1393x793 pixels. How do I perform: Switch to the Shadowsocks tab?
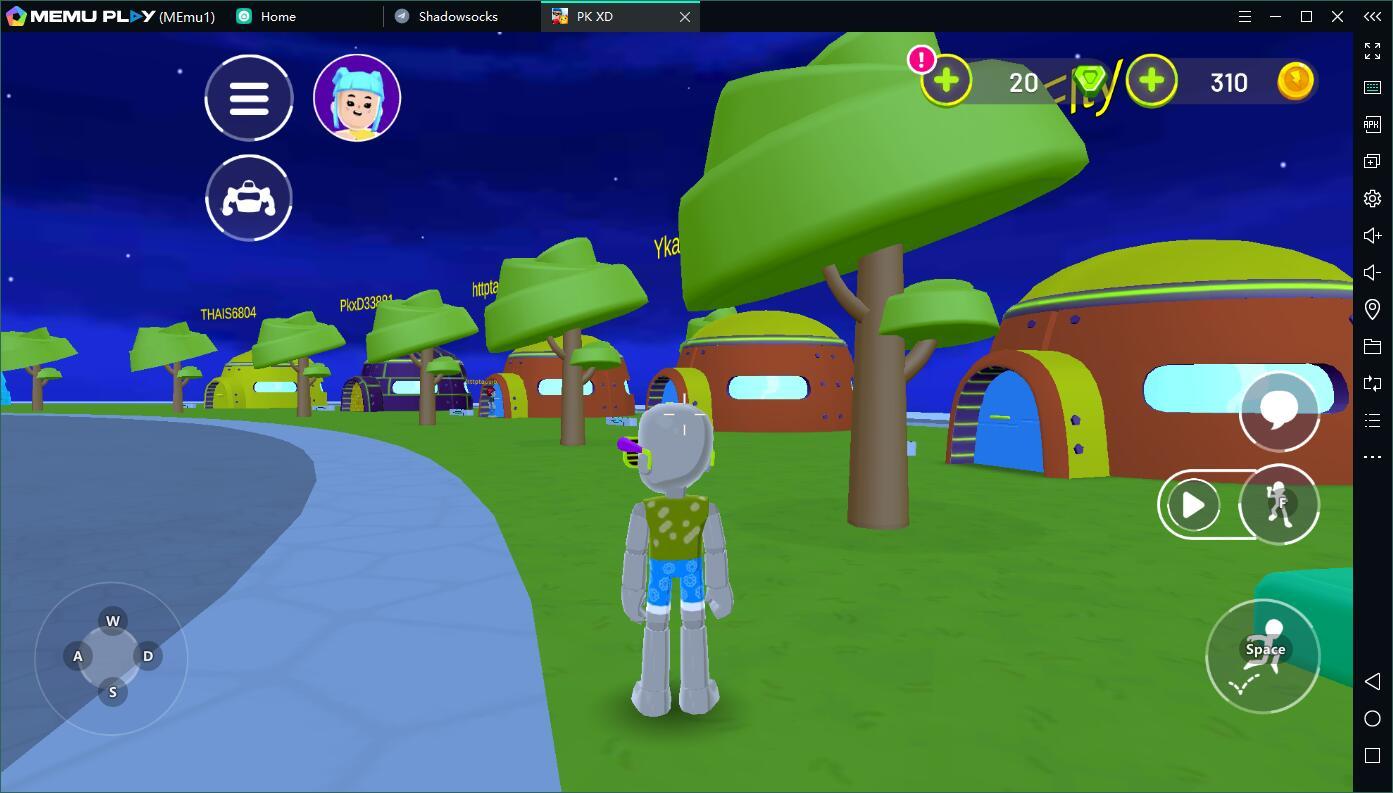point(458,17)
